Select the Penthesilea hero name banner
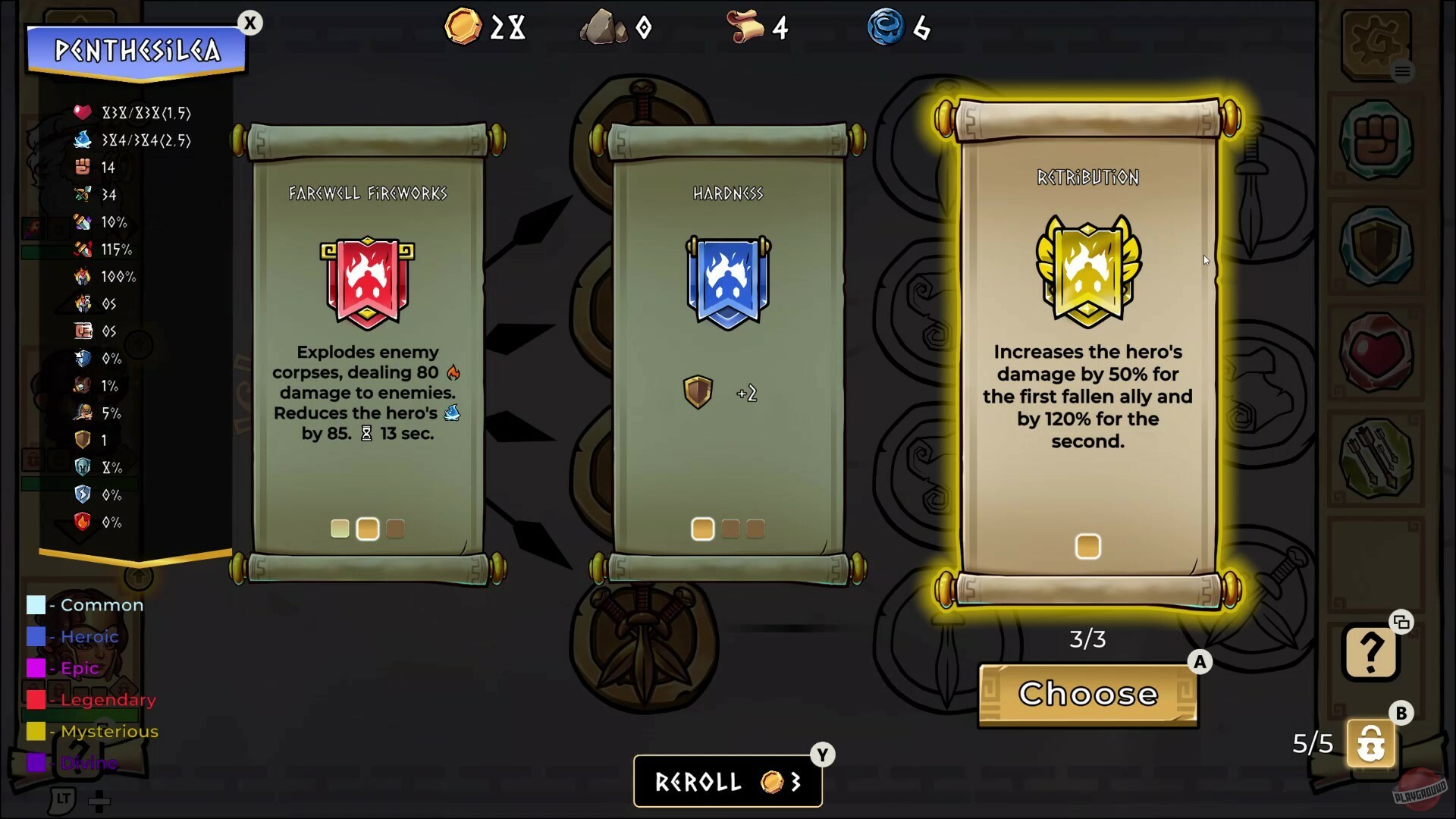 coord(136,52)
